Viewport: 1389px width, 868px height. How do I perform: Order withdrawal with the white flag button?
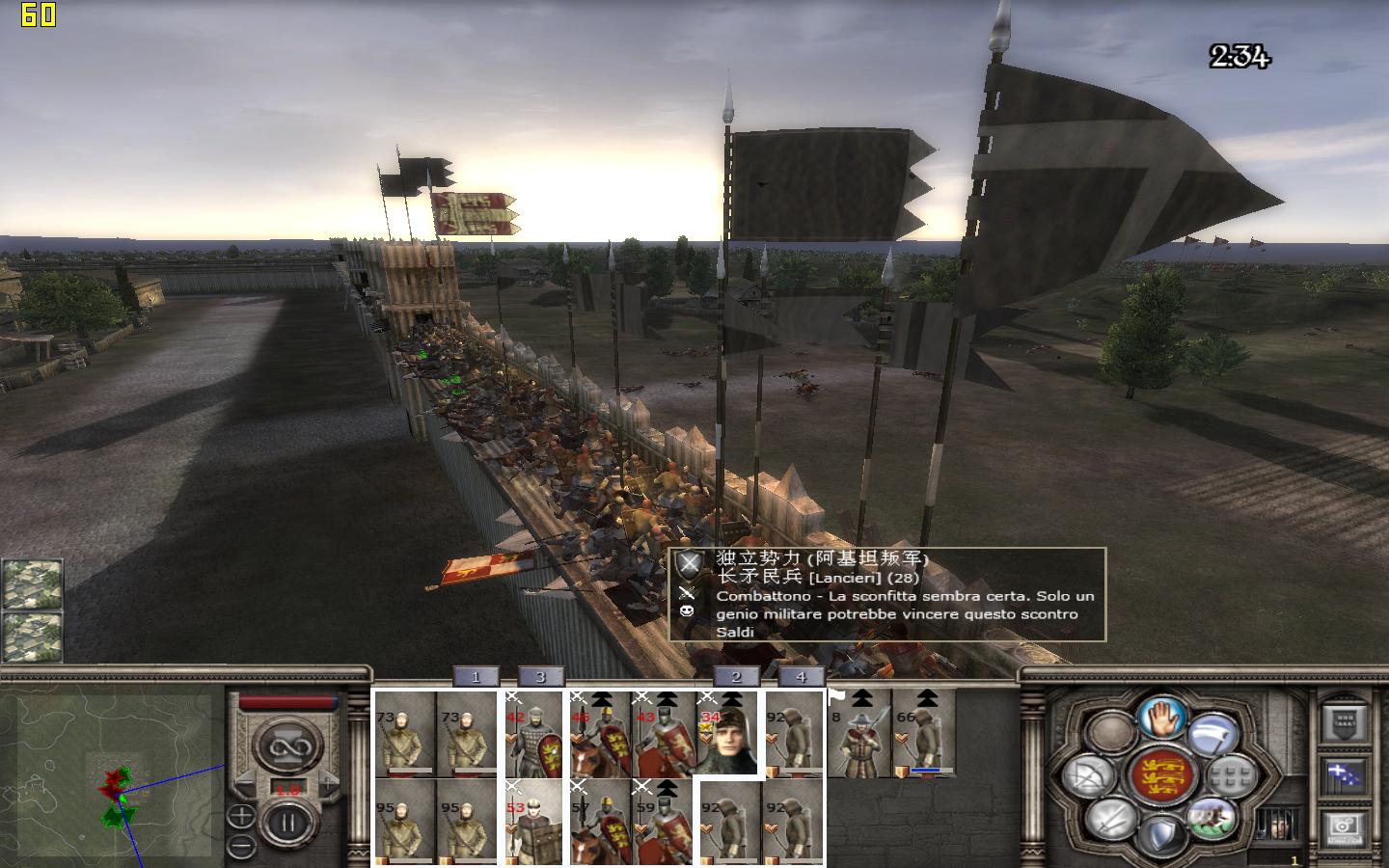pyautogui.click(x=1212, y=735)
